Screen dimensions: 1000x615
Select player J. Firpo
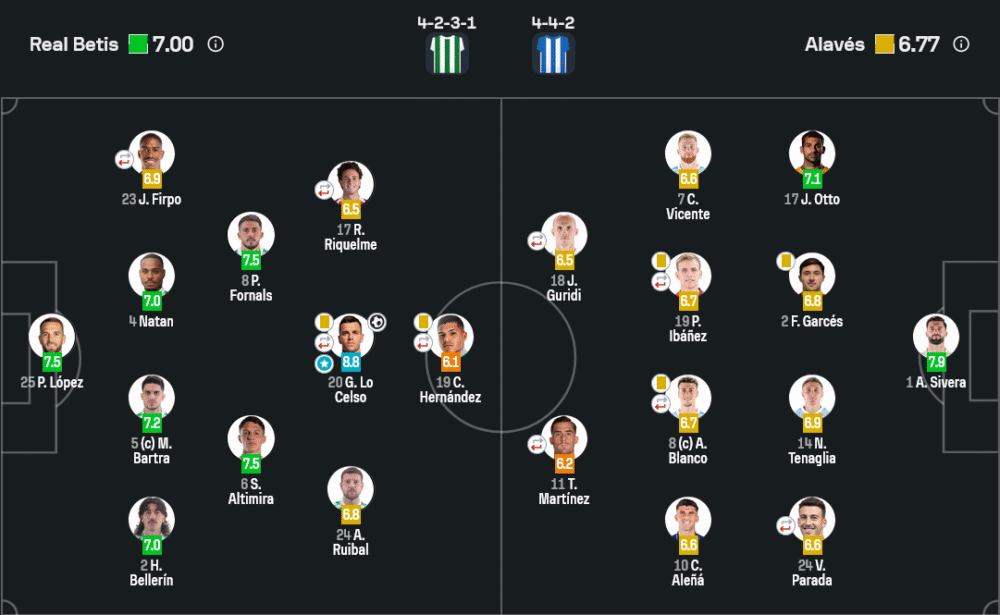(x=152, y=154)
